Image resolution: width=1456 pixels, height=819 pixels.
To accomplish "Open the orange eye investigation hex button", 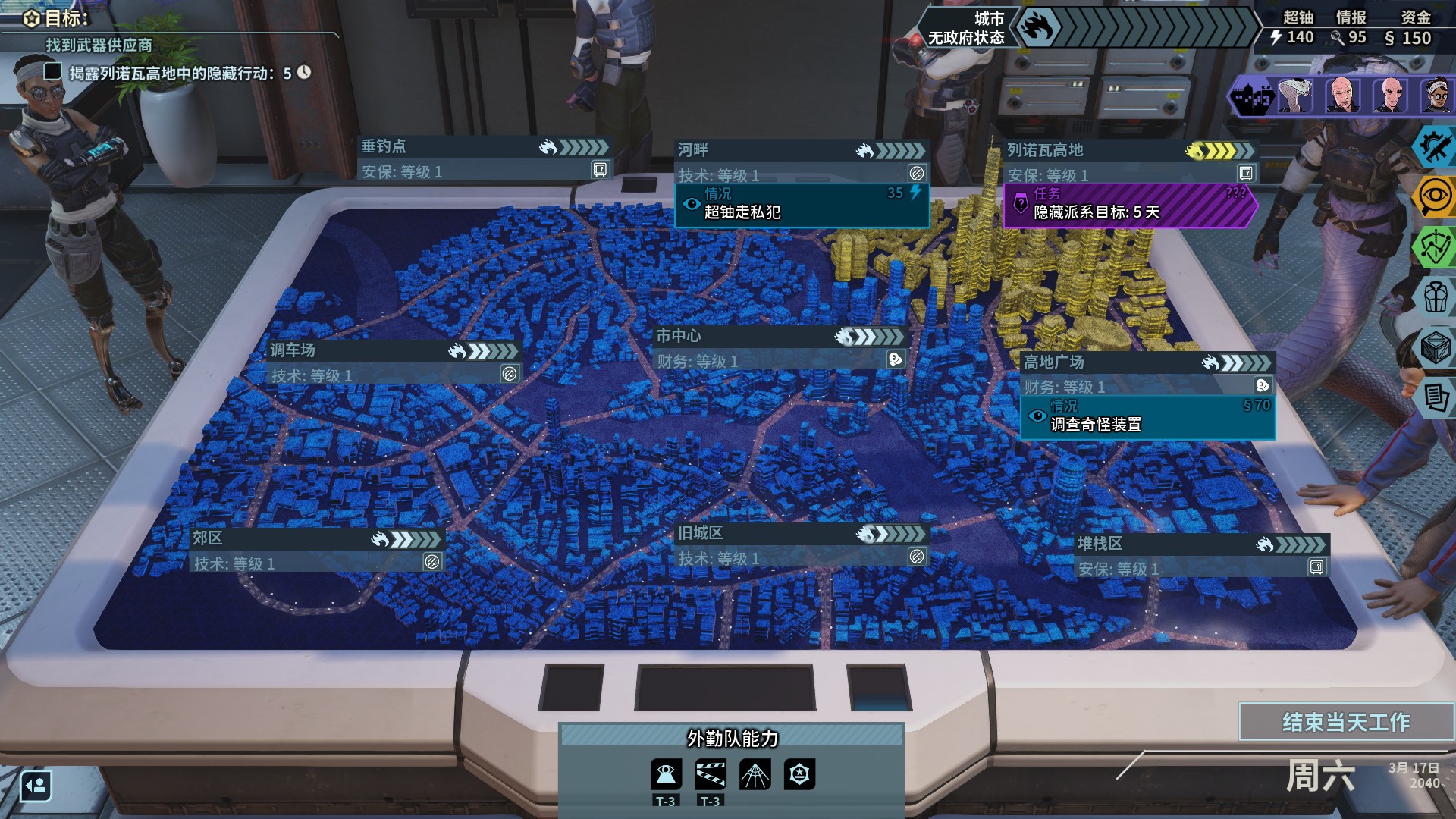I will click(x=1434, y=196).
